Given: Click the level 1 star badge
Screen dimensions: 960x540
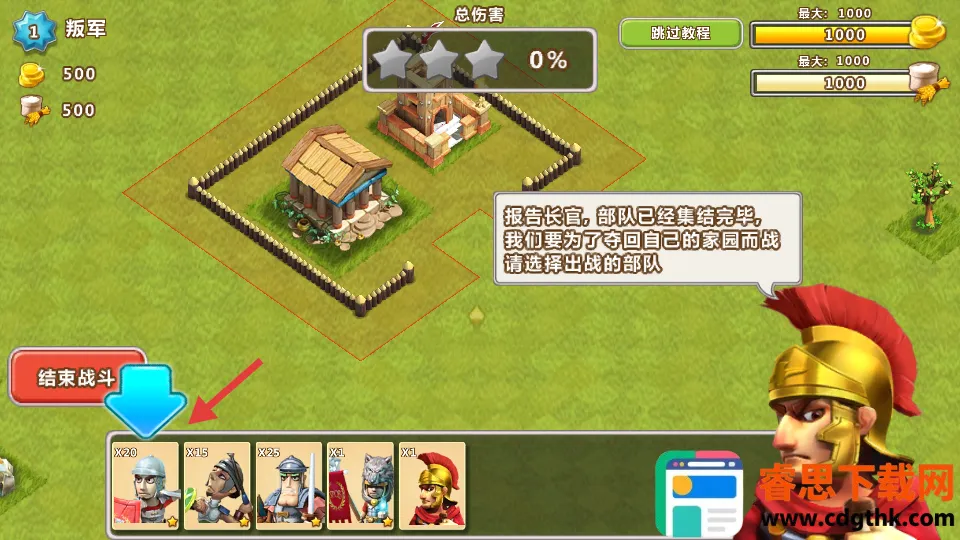Looking at the screenshot, I should tap(32, 32).
